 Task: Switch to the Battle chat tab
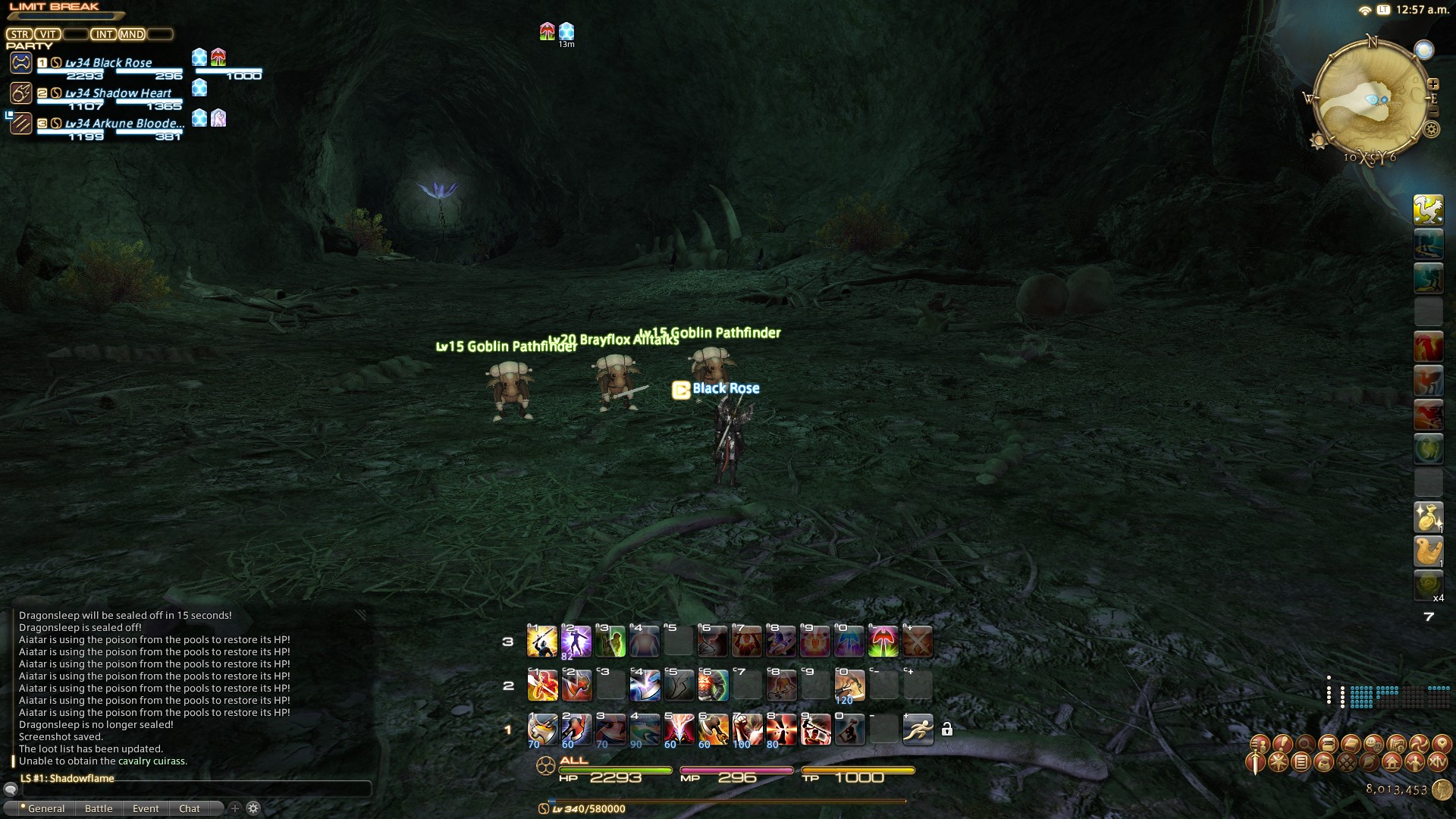99,808
